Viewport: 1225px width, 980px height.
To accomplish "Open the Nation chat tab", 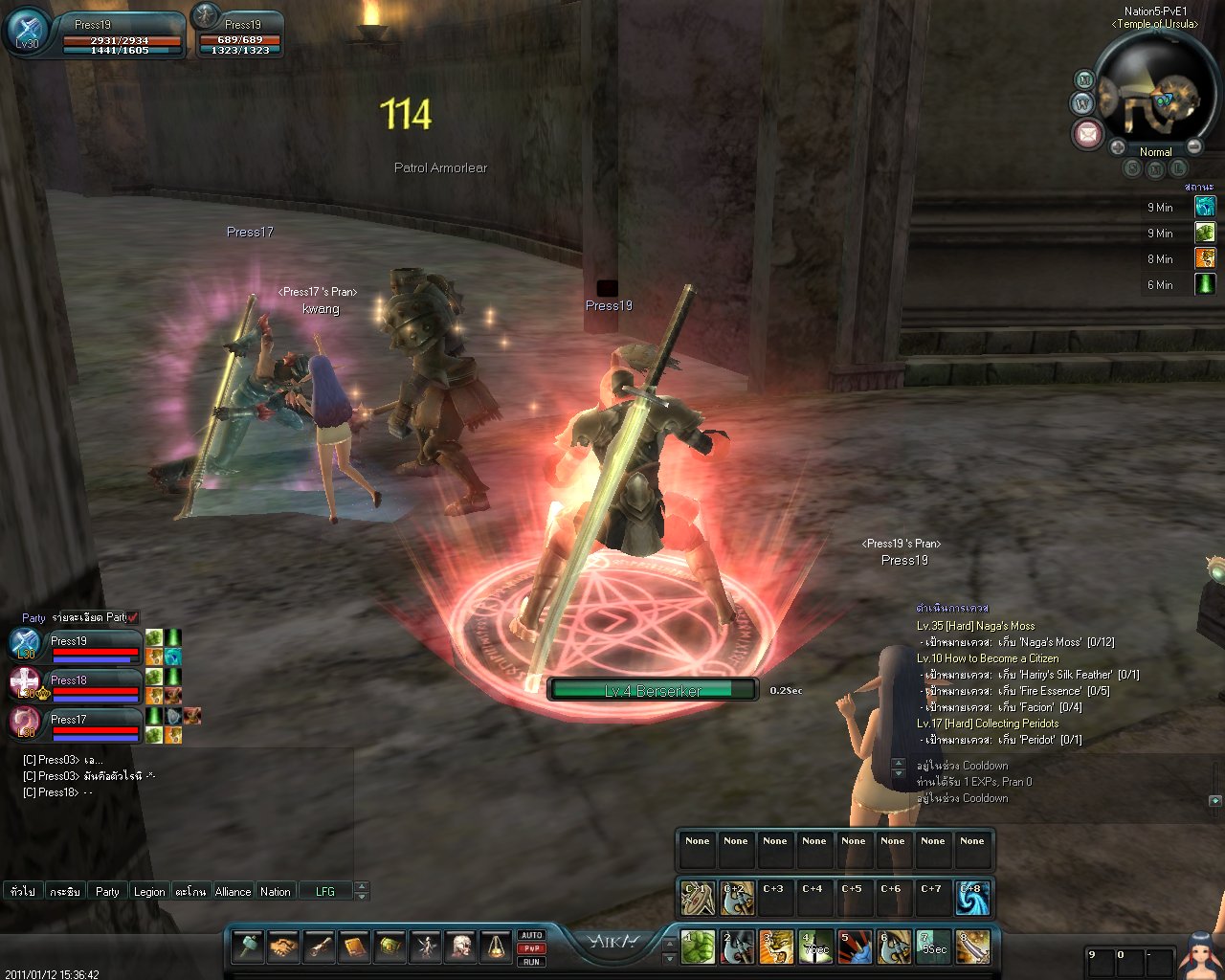I will [276, 891].
